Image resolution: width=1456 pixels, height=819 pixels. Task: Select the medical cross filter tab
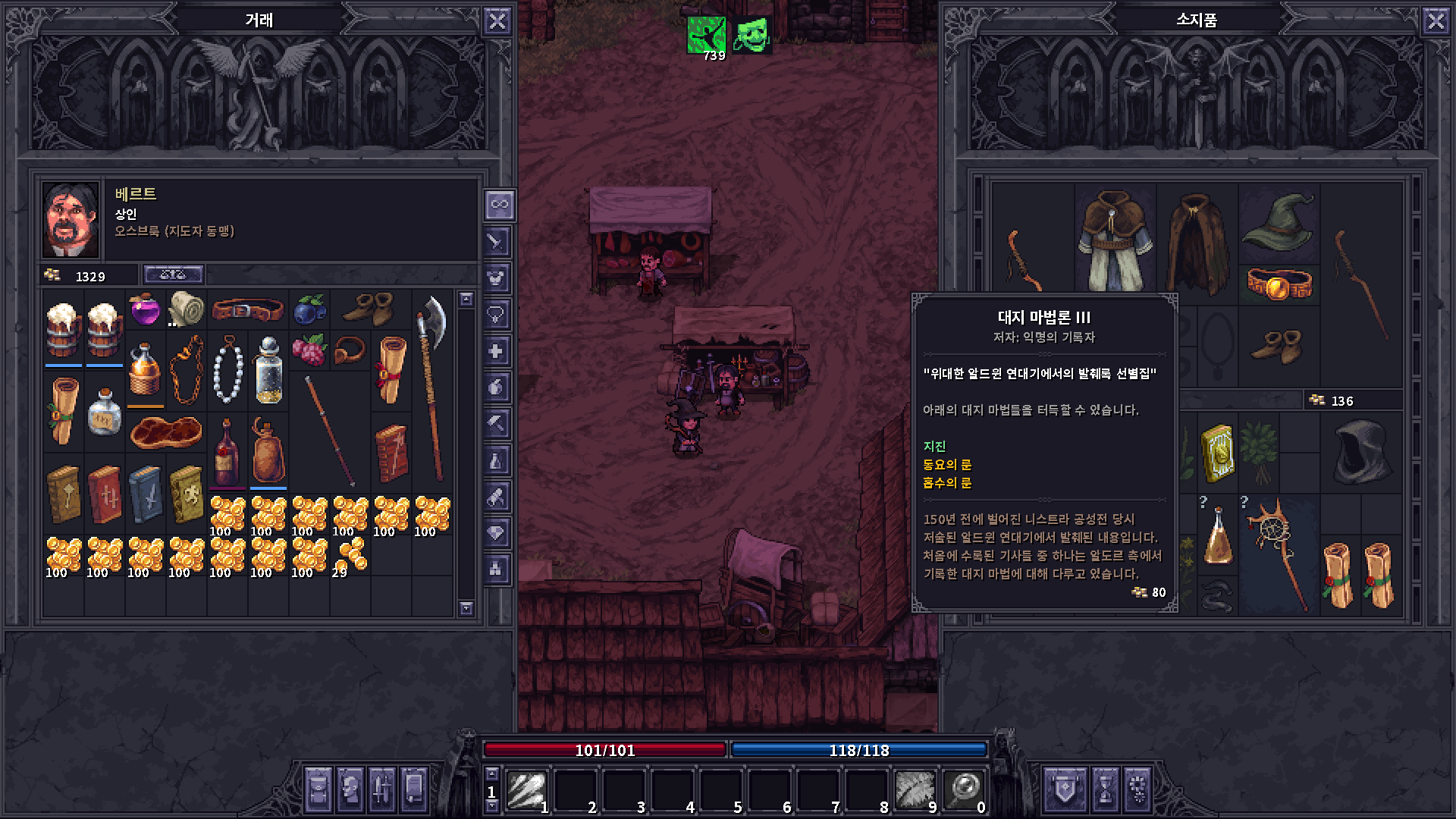point(497,351)
